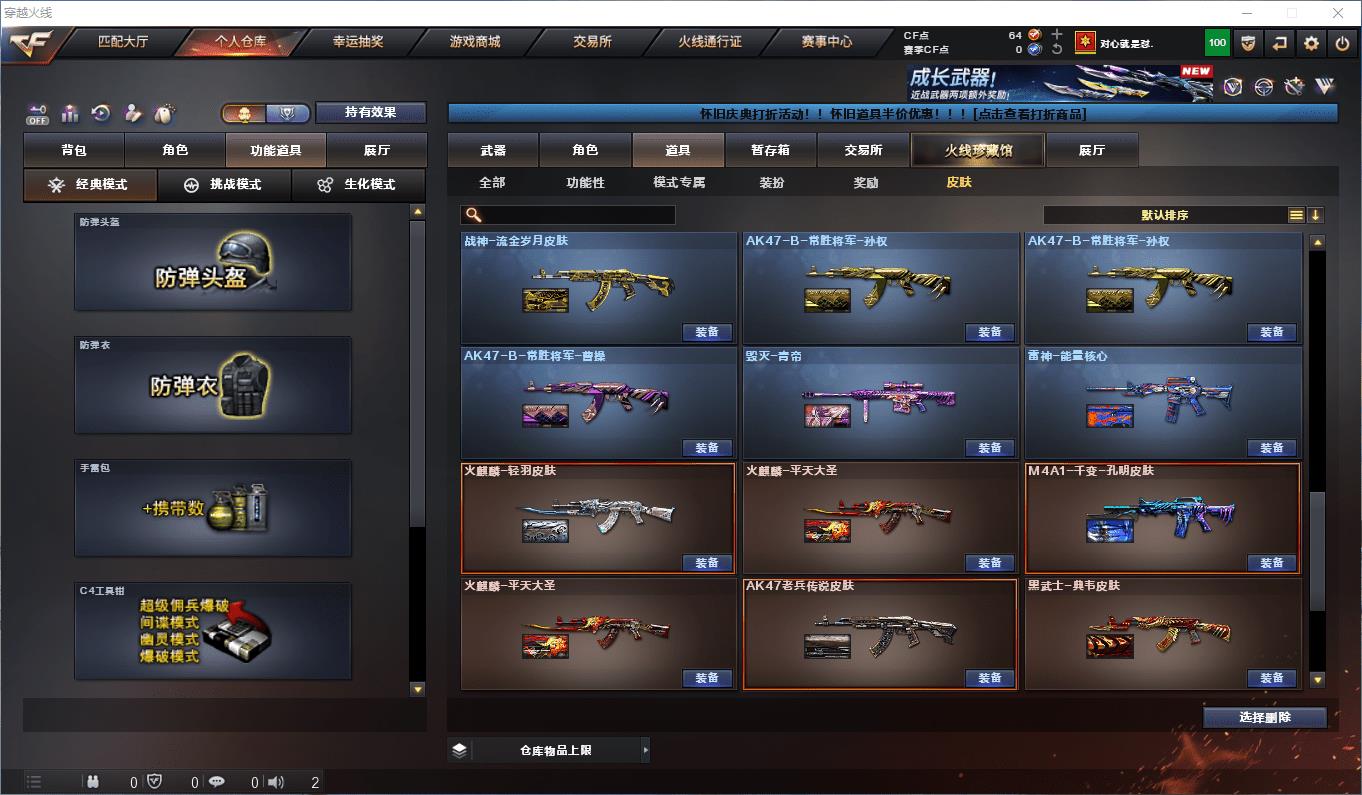Switch to the 武器 weapons tab
Screen dimensions: 1362x795
point(493,150)
